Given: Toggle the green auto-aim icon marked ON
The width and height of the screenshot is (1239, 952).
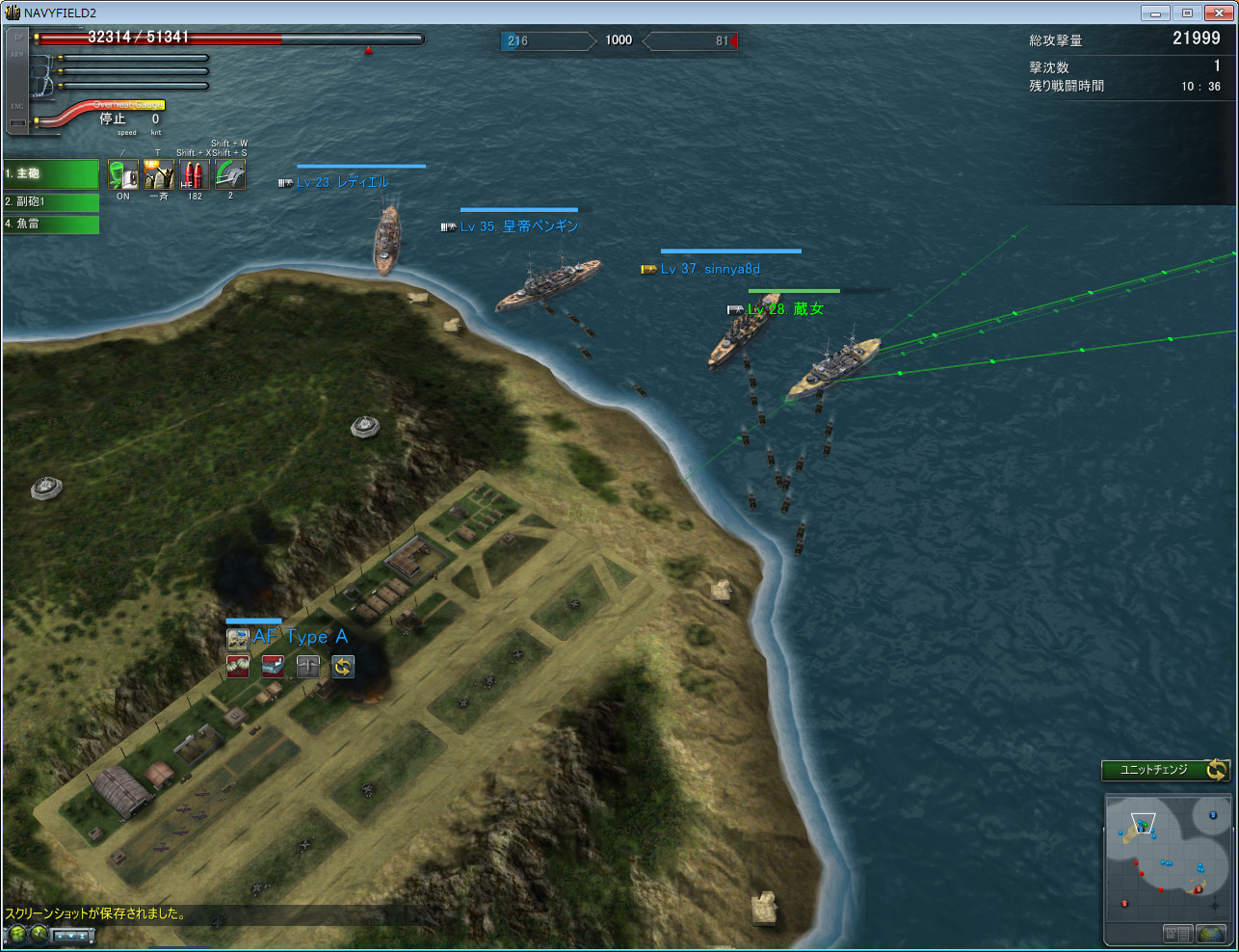Looking at the screenshot, I should [123, 174].
